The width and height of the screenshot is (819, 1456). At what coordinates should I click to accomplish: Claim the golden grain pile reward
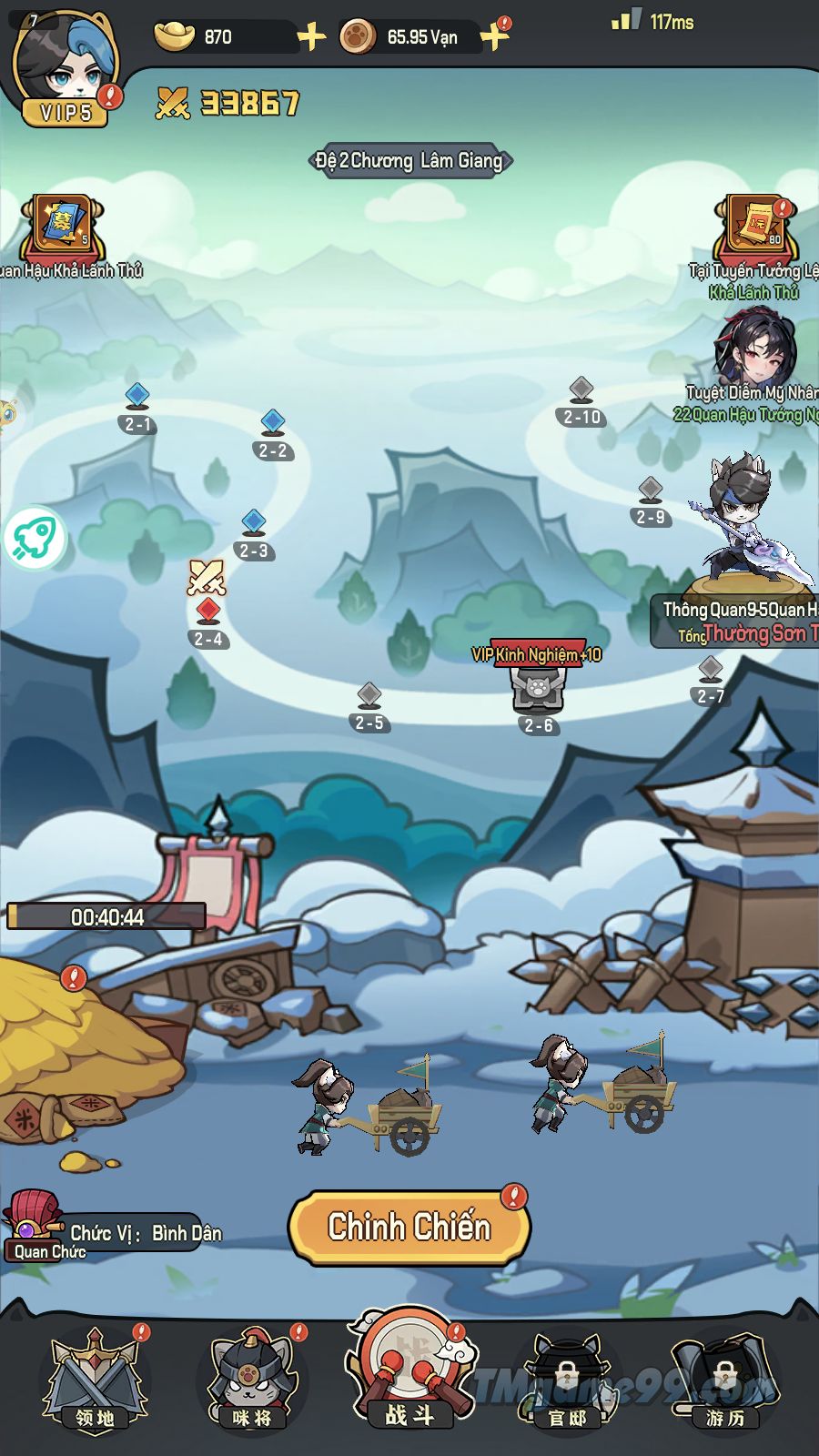(x=73, y=1046)
